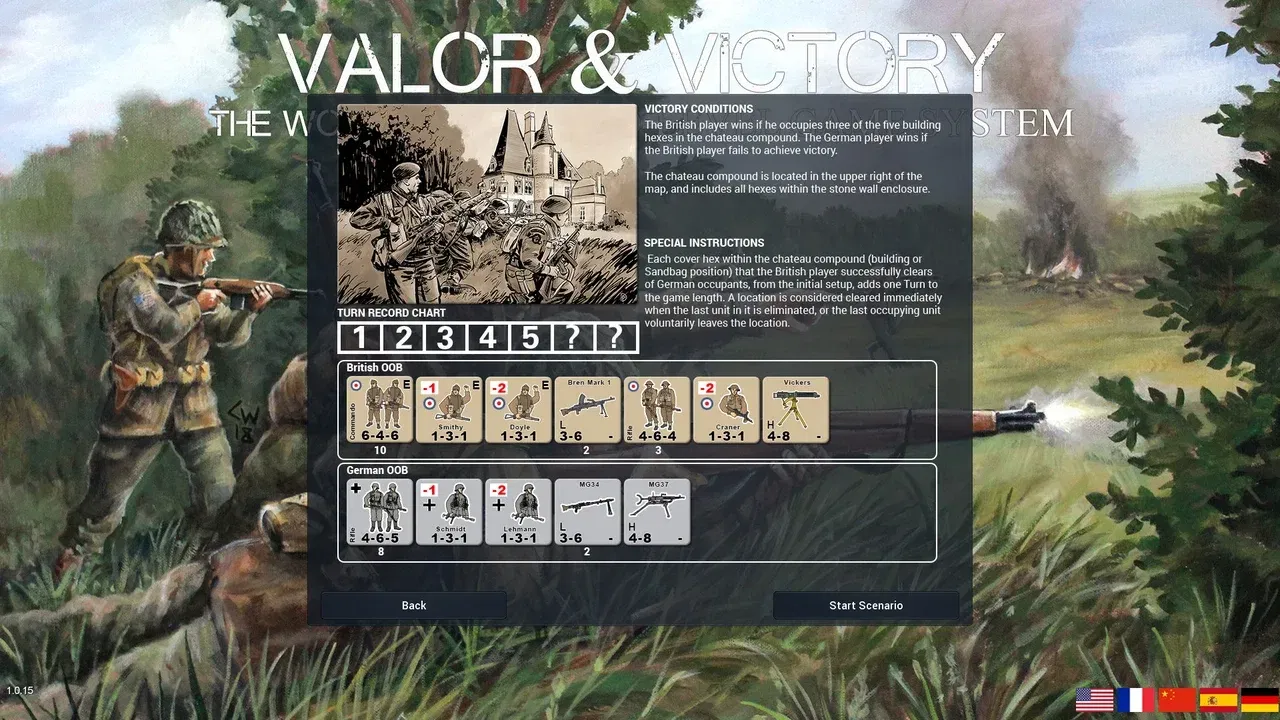The image size is (1280, 720).
Task: Select leader Craner 1-3-1 counter
Action: click(726, 409)
